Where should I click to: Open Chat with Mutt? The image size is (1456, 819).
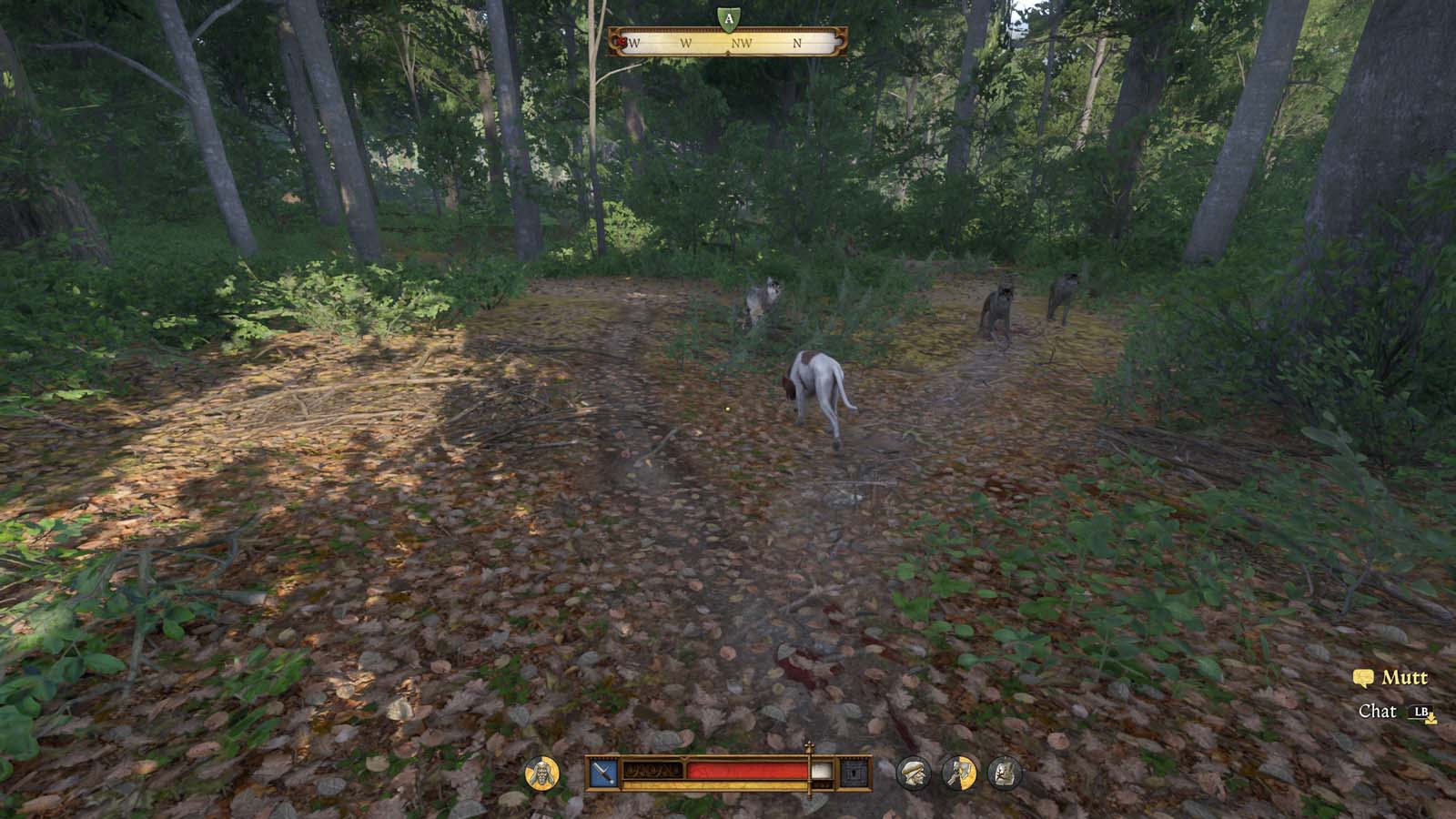1379,711
